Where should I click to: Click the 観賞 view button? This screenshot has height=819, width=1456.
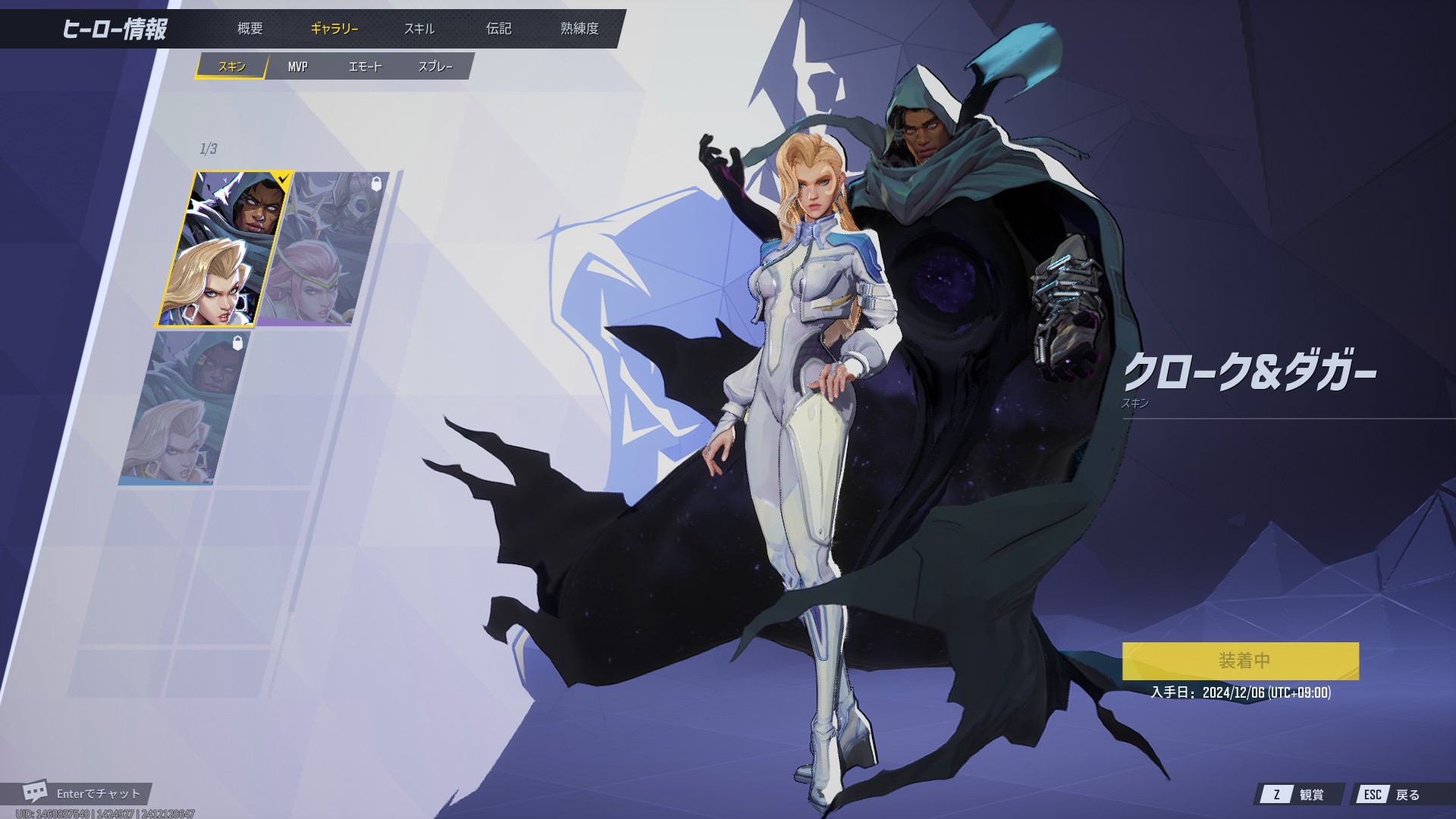point(1301,794)
